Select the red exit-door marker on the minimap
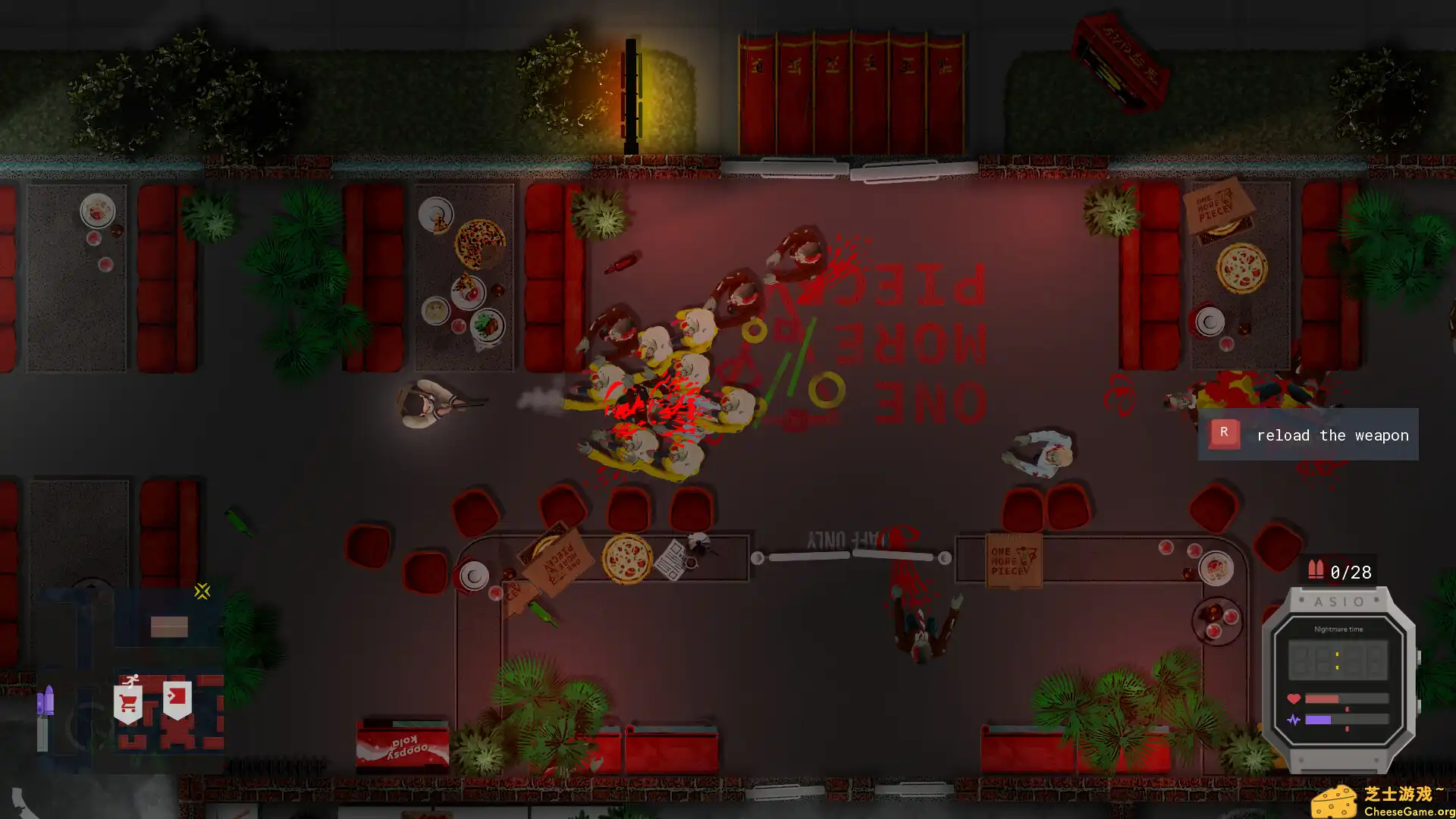1456x819 pixels. click(177, 698)
